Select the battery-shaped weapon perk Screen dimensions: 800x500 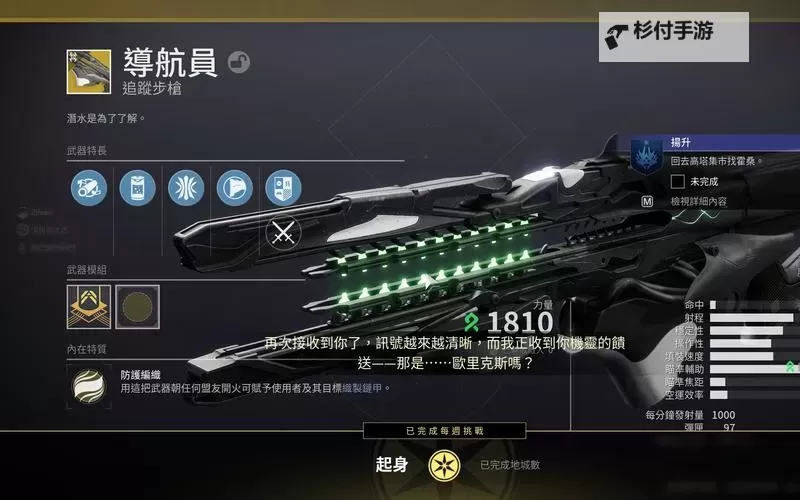(x=137, y=187)
